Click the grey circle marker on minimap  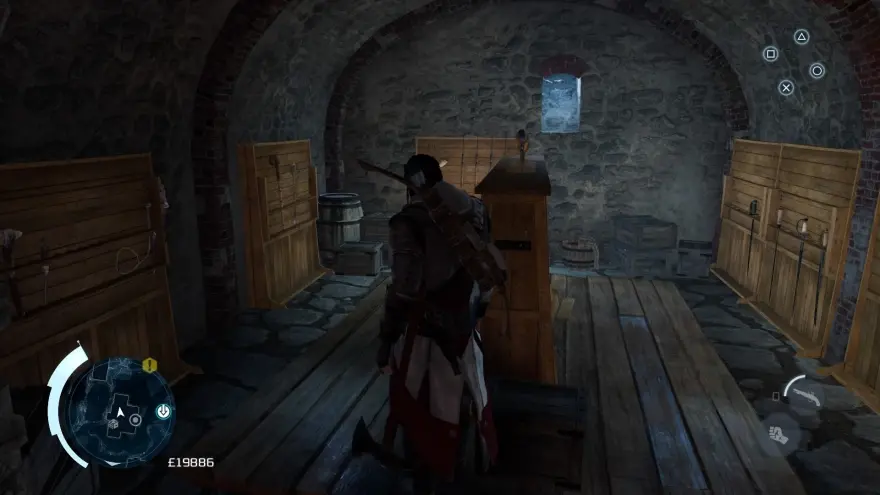[135, 420]
